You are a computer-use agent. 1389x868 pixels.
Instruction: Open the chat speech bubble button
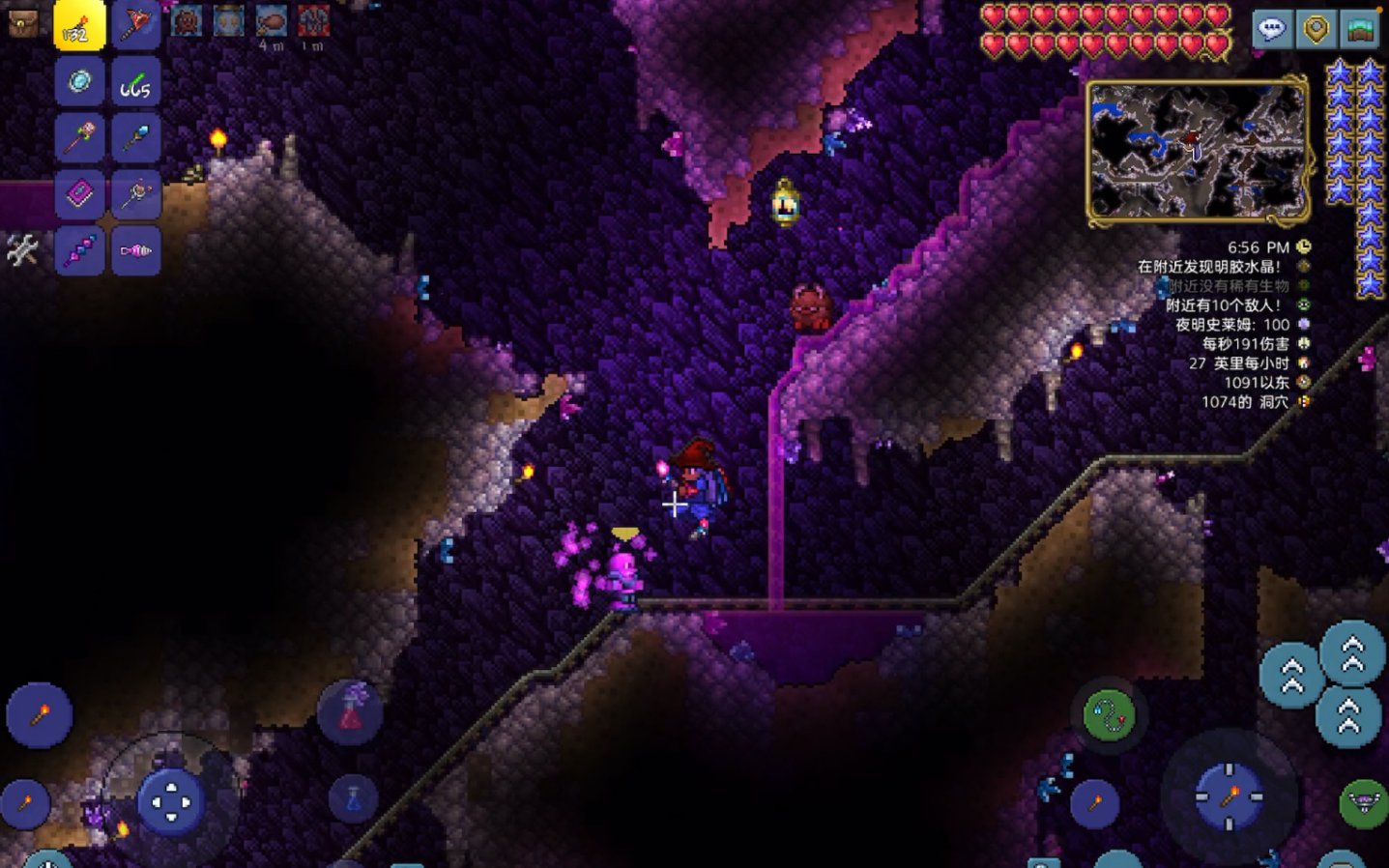pos(1271,29)
